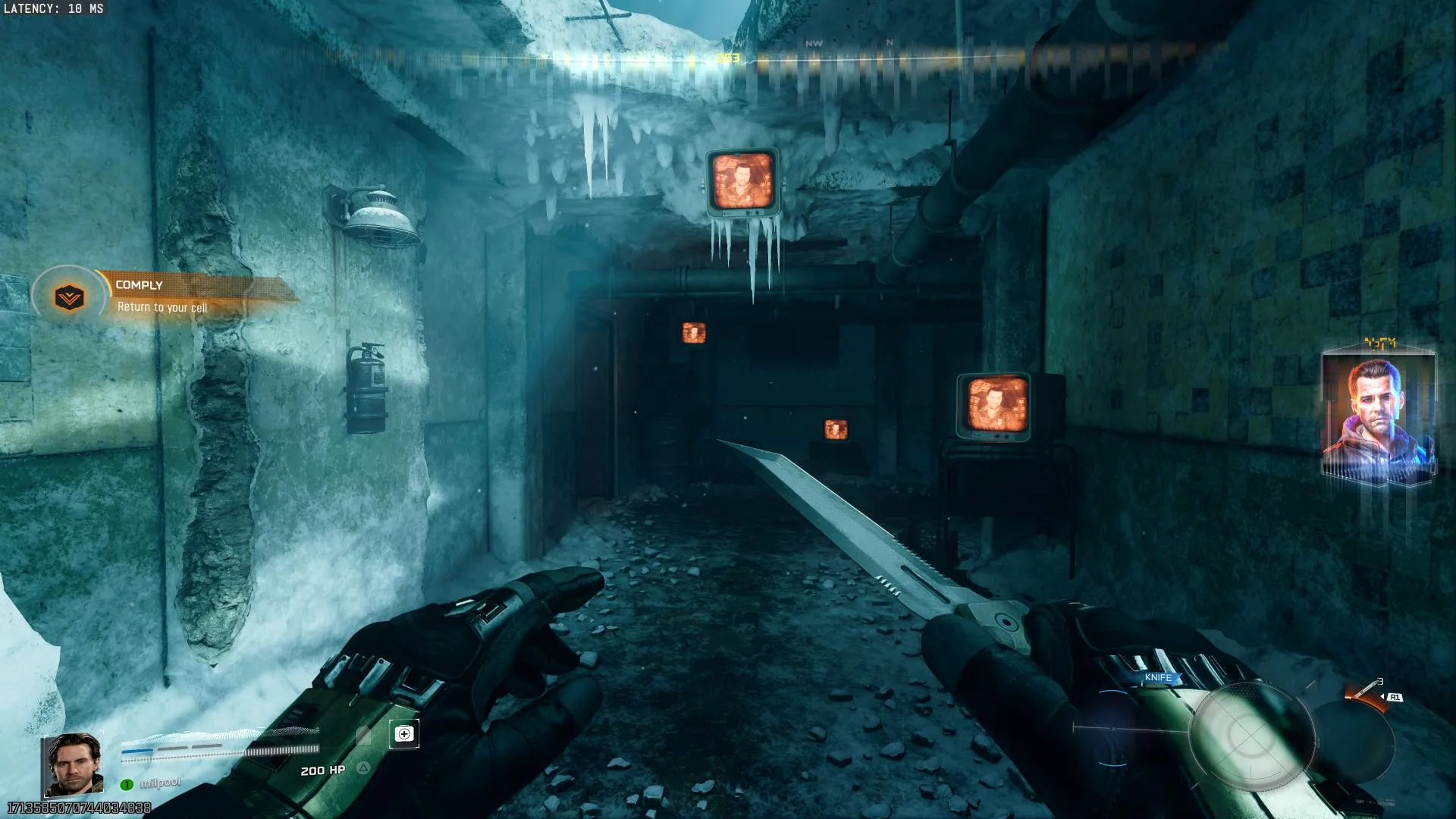
Task: Toggle the KNIFE weapon banner
Action: click(x=1159, y=677)
